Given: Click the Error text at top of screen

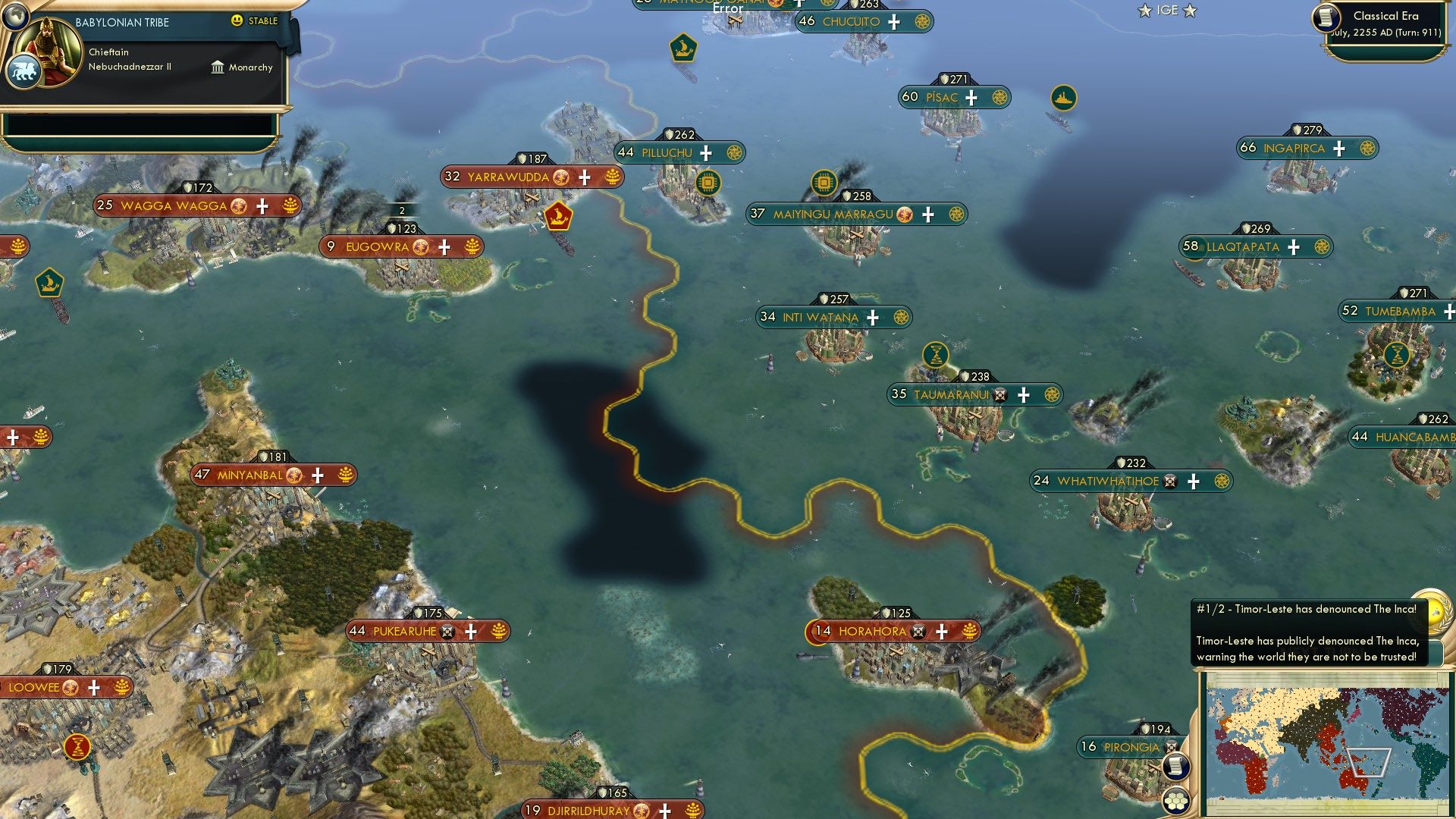Looking at the screenshot, I should (726, 8).
